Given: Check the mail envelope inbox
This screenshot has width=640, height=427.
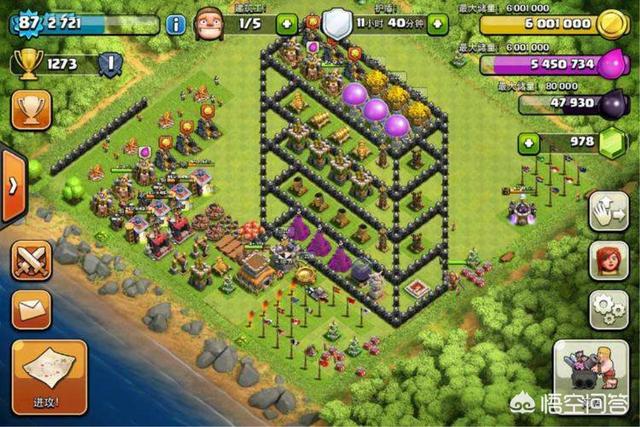Looking at the screenshot, I should [31, 309].
